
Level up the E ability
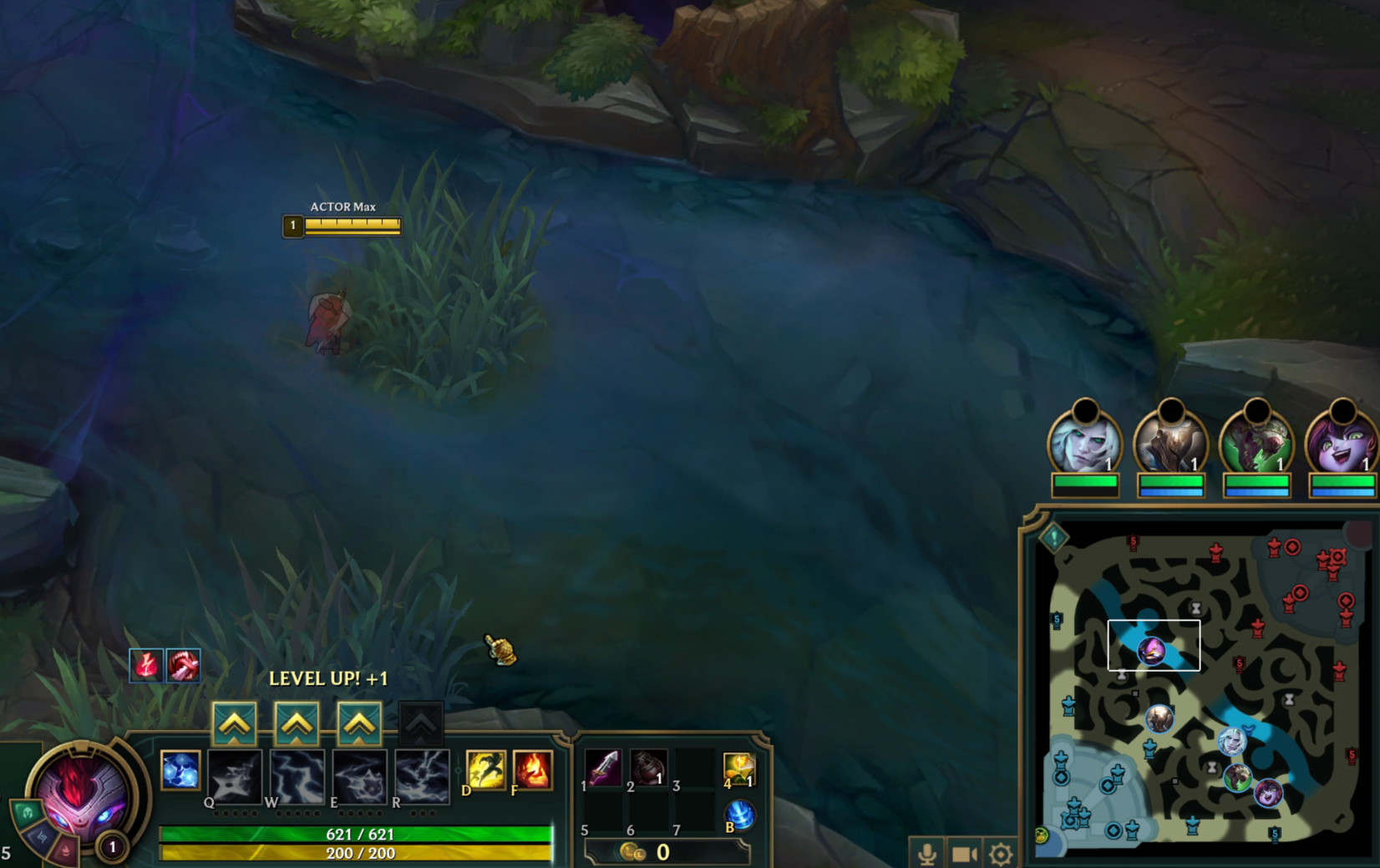pyautogui.click(x=359, y=723)
